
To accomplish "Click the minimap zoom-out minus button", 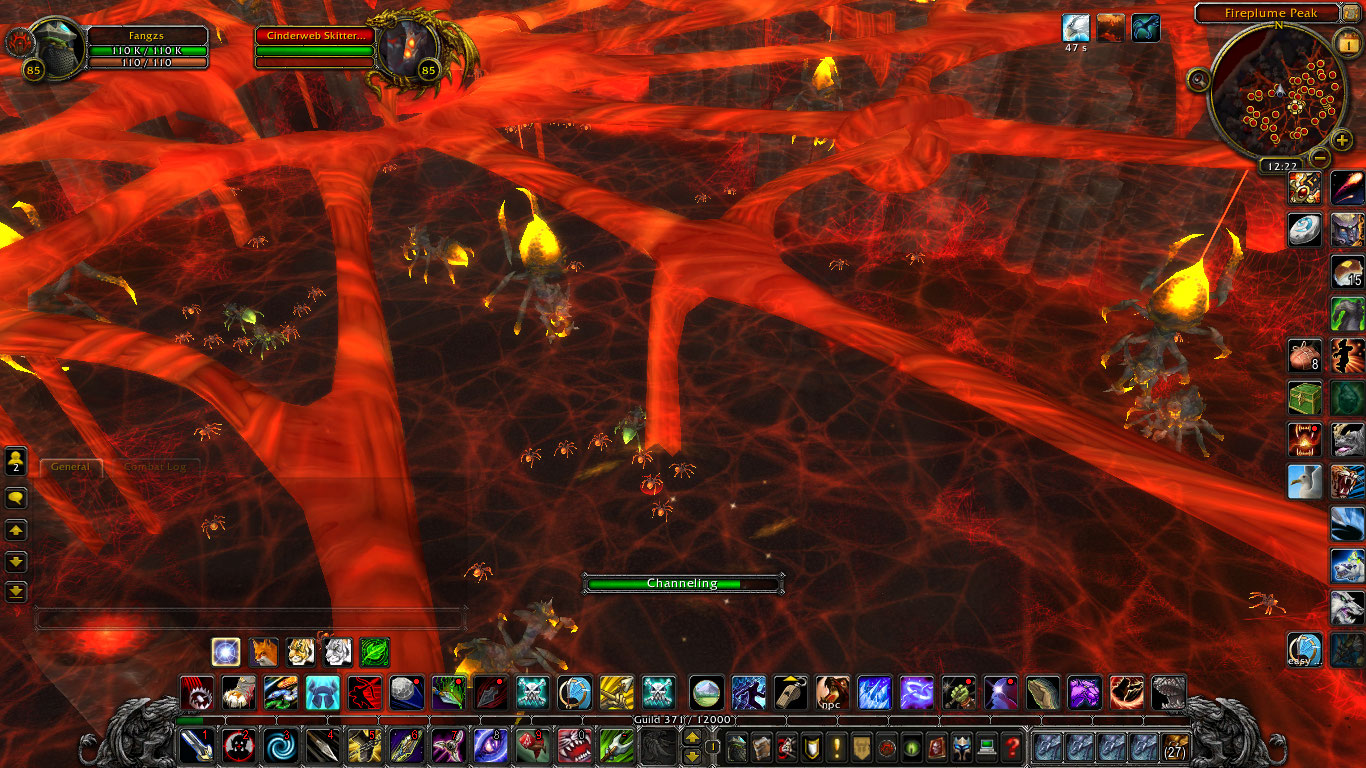I will pos(1318,156).
